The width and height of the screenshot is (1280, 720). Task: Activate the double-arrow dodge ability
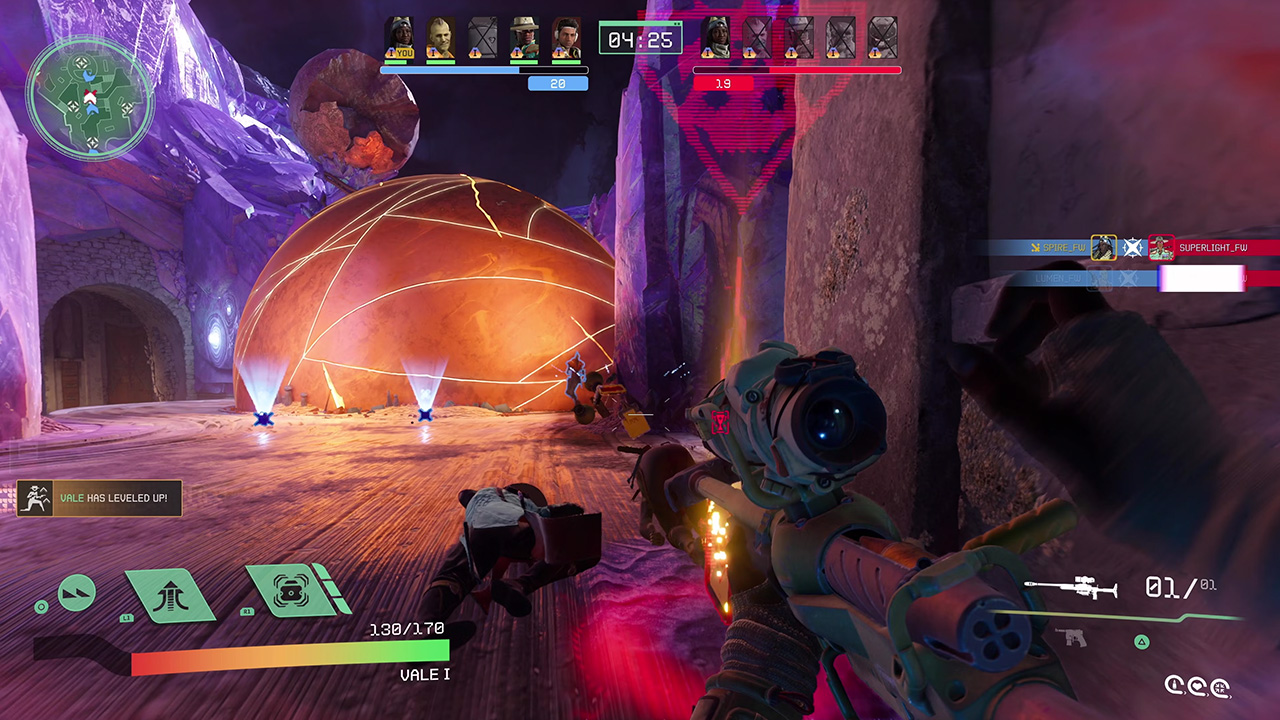point(77,593)
